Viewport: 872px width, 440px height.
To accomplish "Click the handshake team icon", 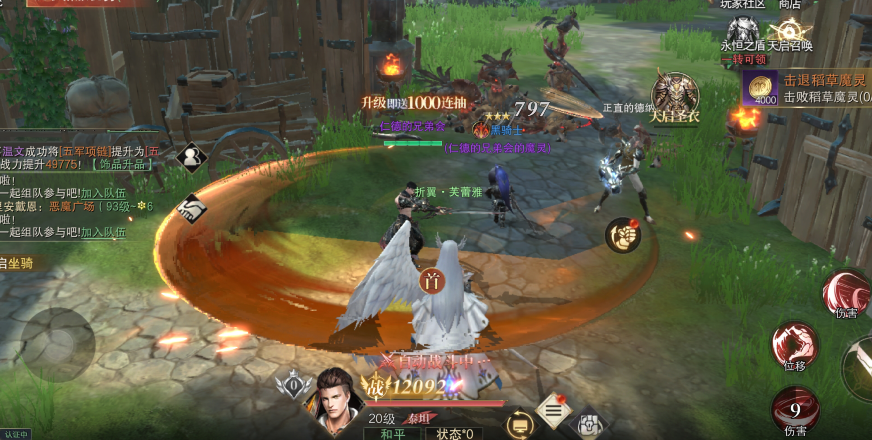I will (190, 208).
